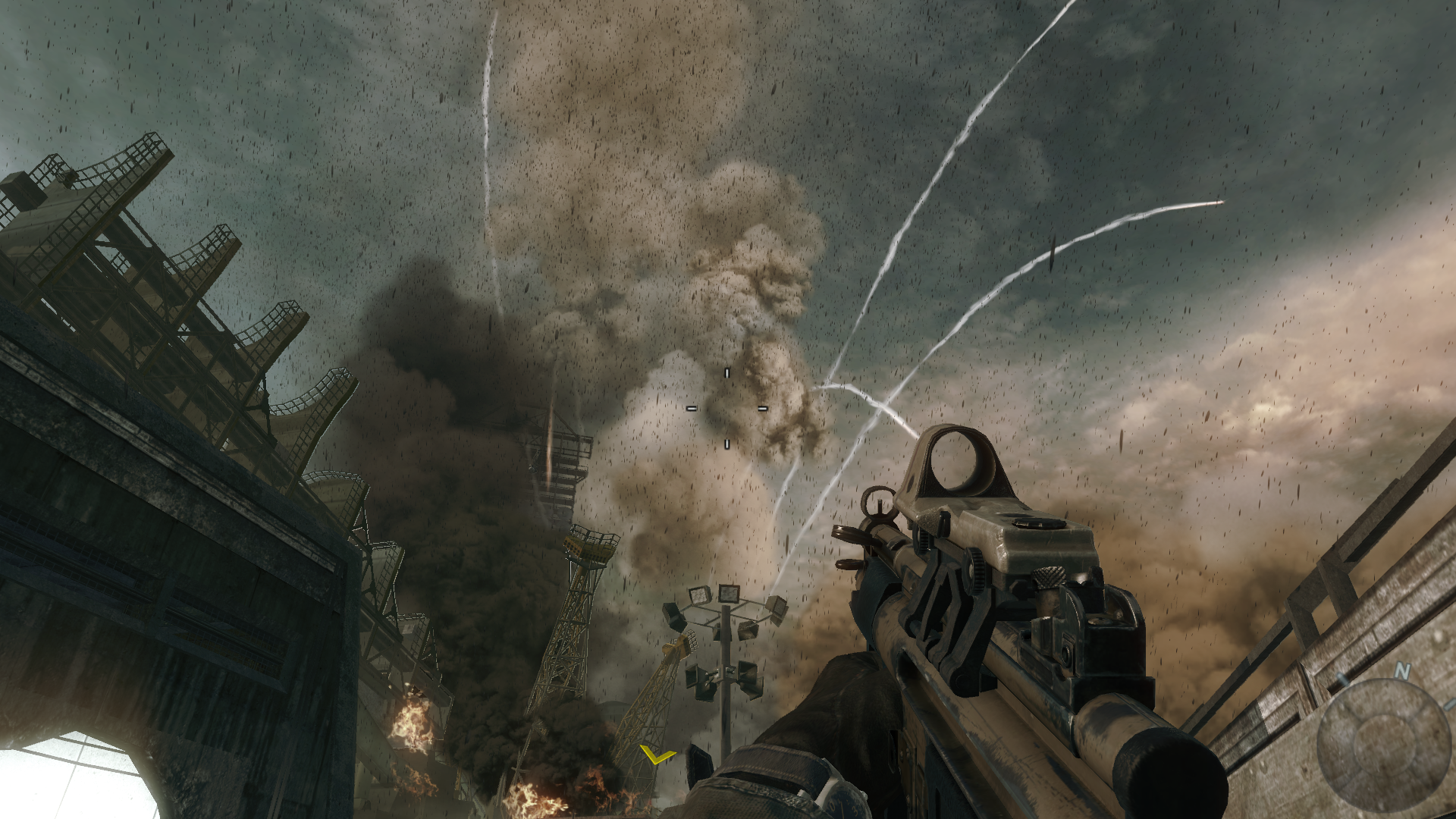This screenshot has height=819, width=1456.
Task: Select the yellow objective chevron marker
Action: pos(657,756)
